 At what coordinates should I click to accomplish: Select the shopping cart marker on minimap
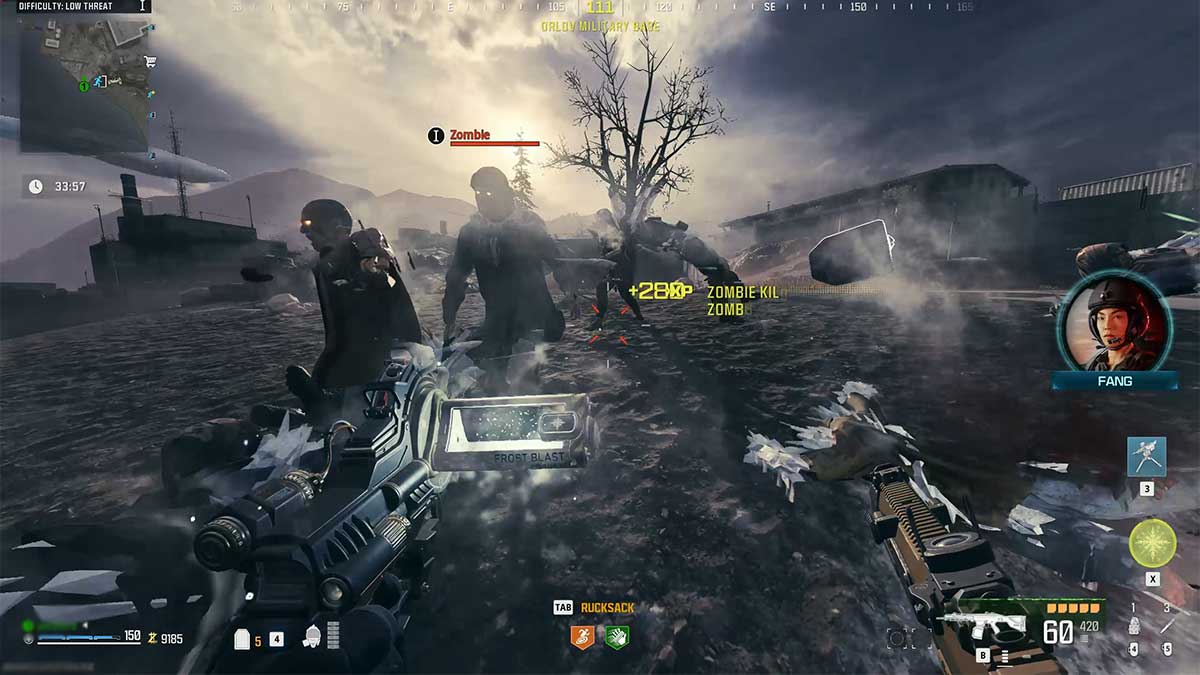[x=151, y=62]
